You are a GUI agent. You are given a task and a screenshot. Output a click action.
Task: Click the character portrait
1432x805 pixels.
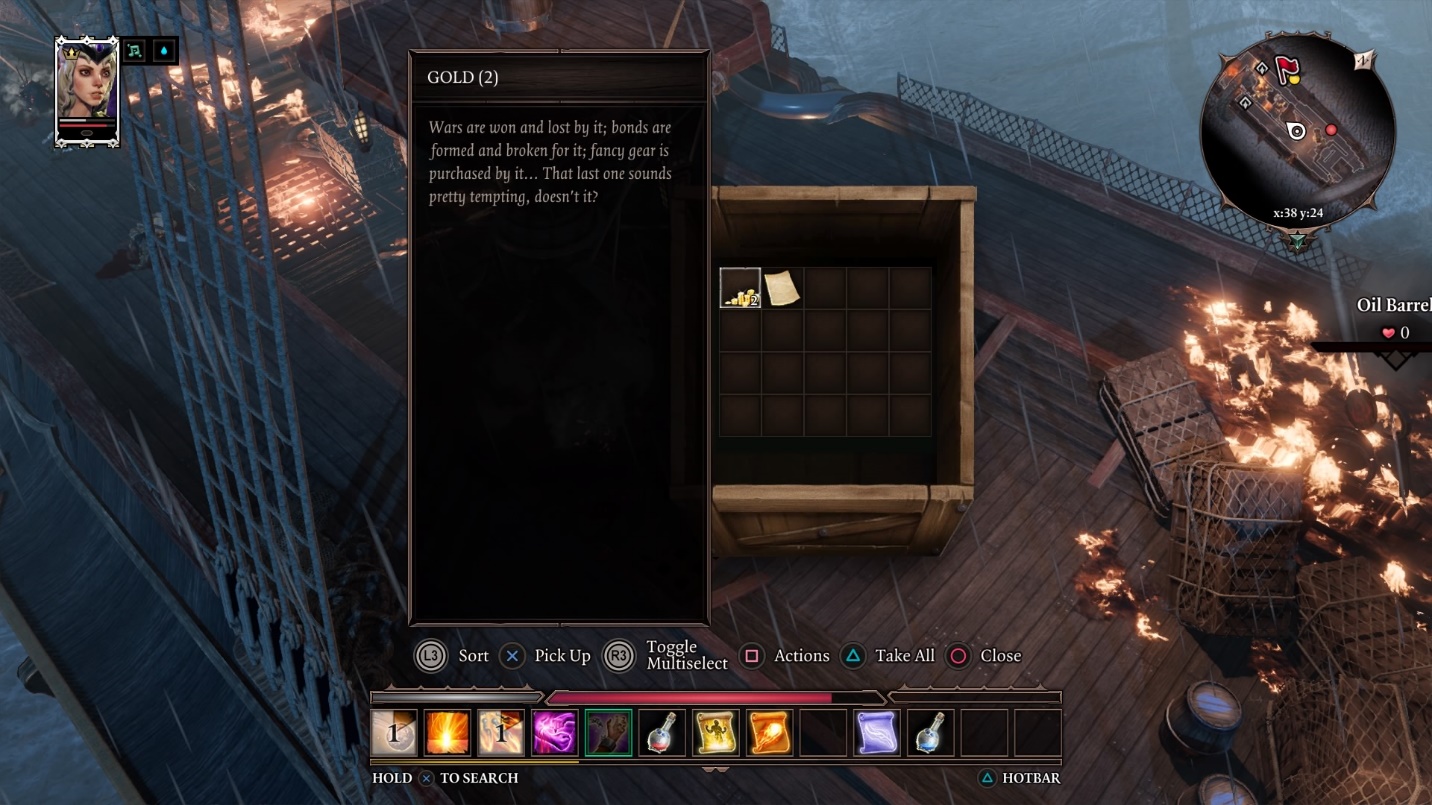coord(87,92)
